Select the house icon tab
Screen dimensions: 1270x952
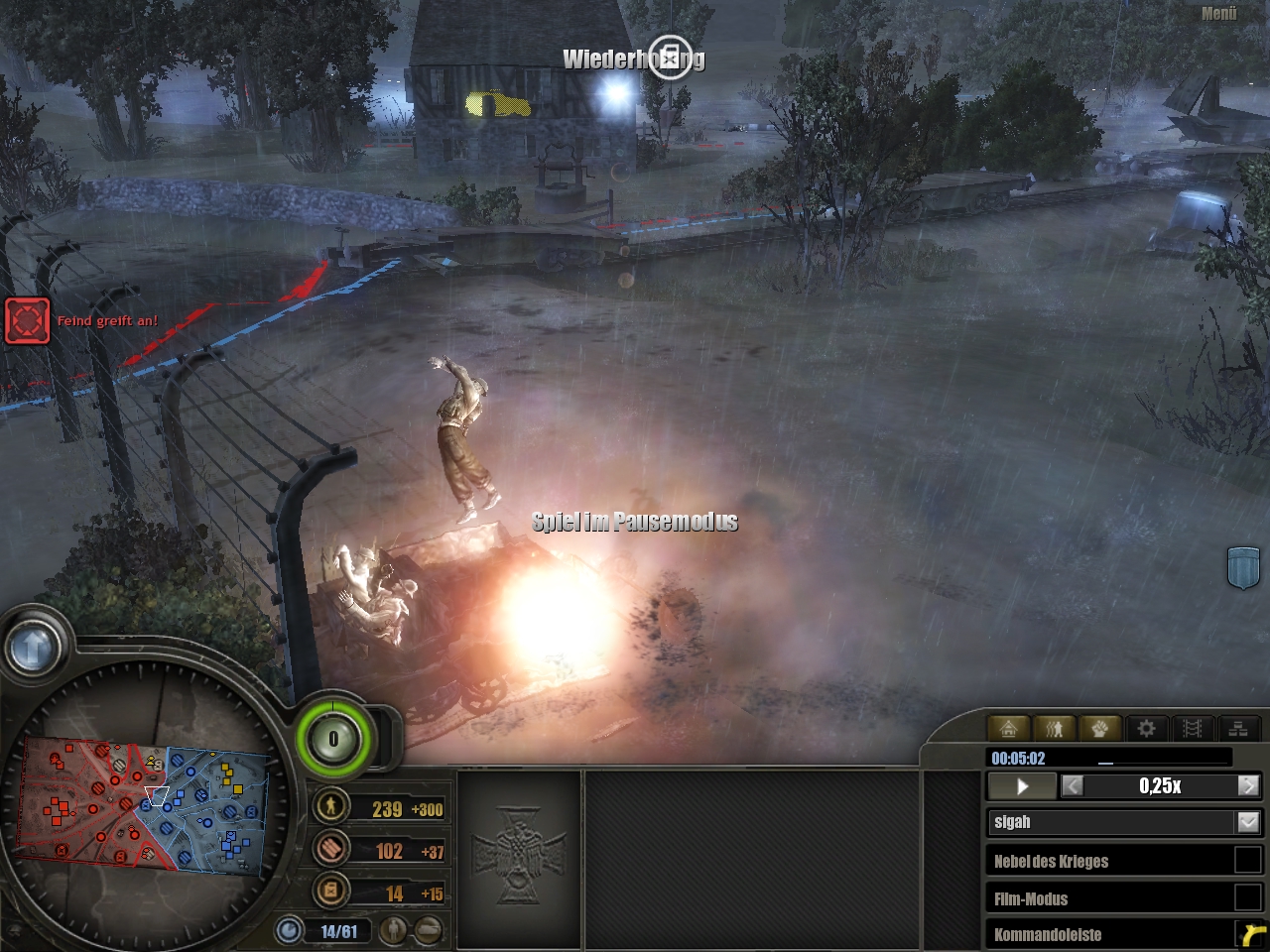pos(1008,729)
